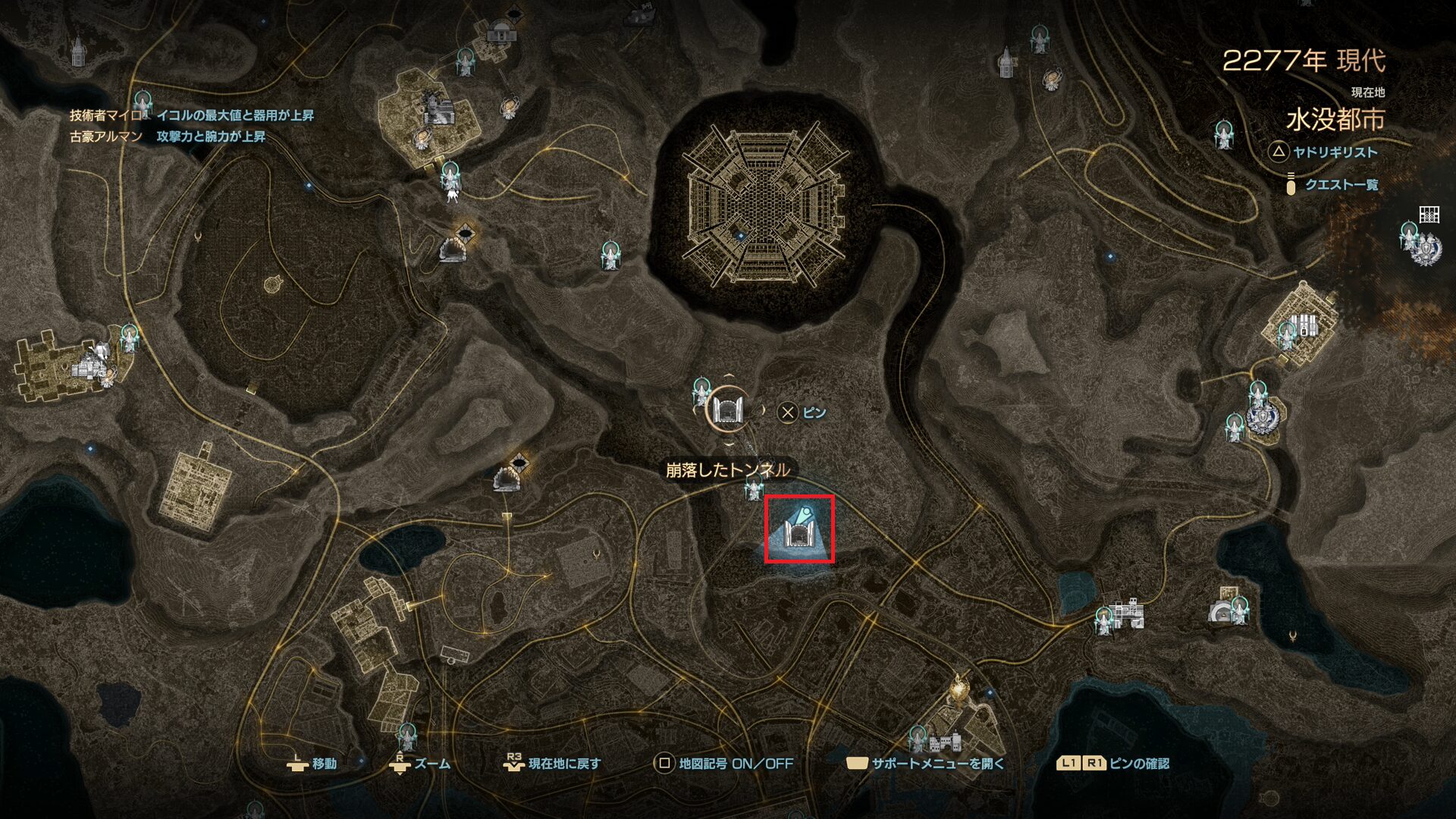This screenshot has width=1456, height=819.
Task: Click the ピンの確認 pin check label
Action: pos(1138,764)
